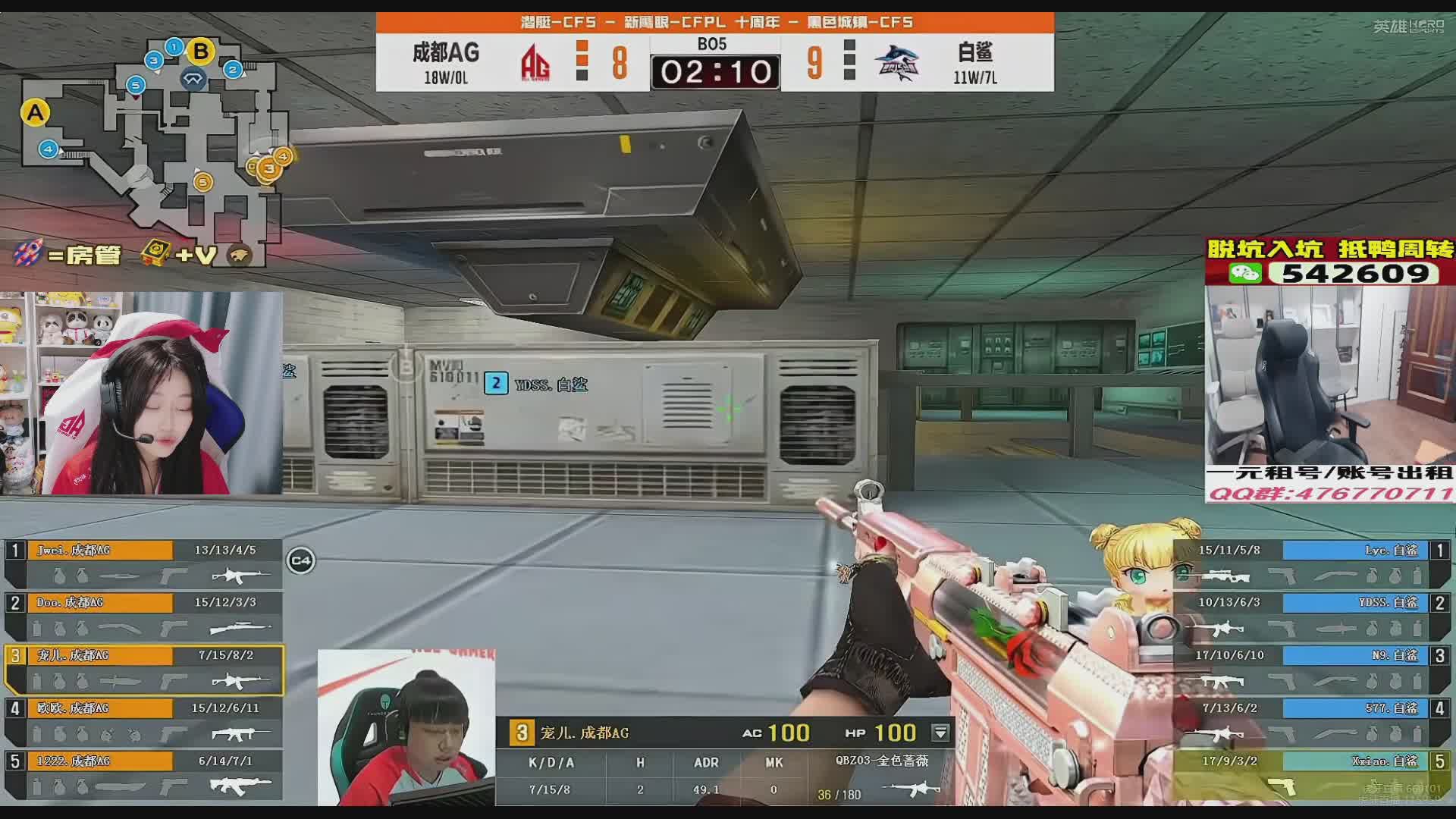Select the A bombsite marker on minimap
The height and width of the screenshot is (819, 1456).
point(35,114)
